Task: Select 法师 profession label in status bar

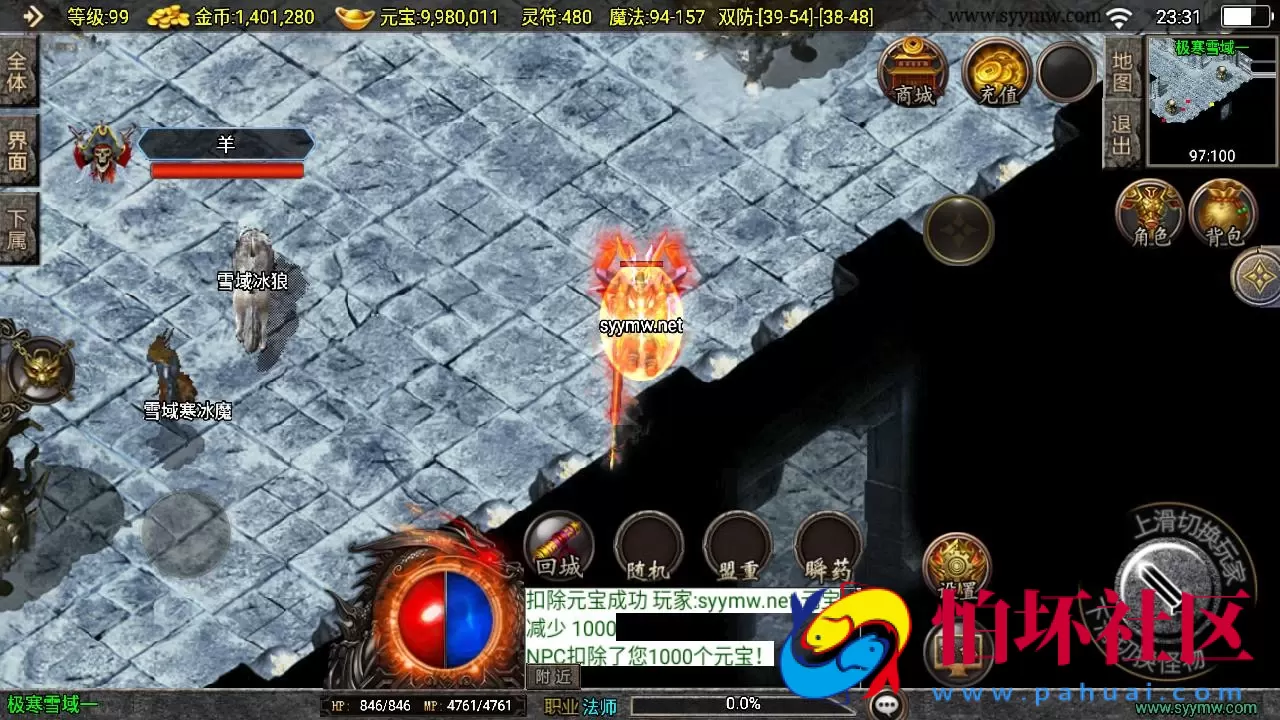Action: [600, 706]
